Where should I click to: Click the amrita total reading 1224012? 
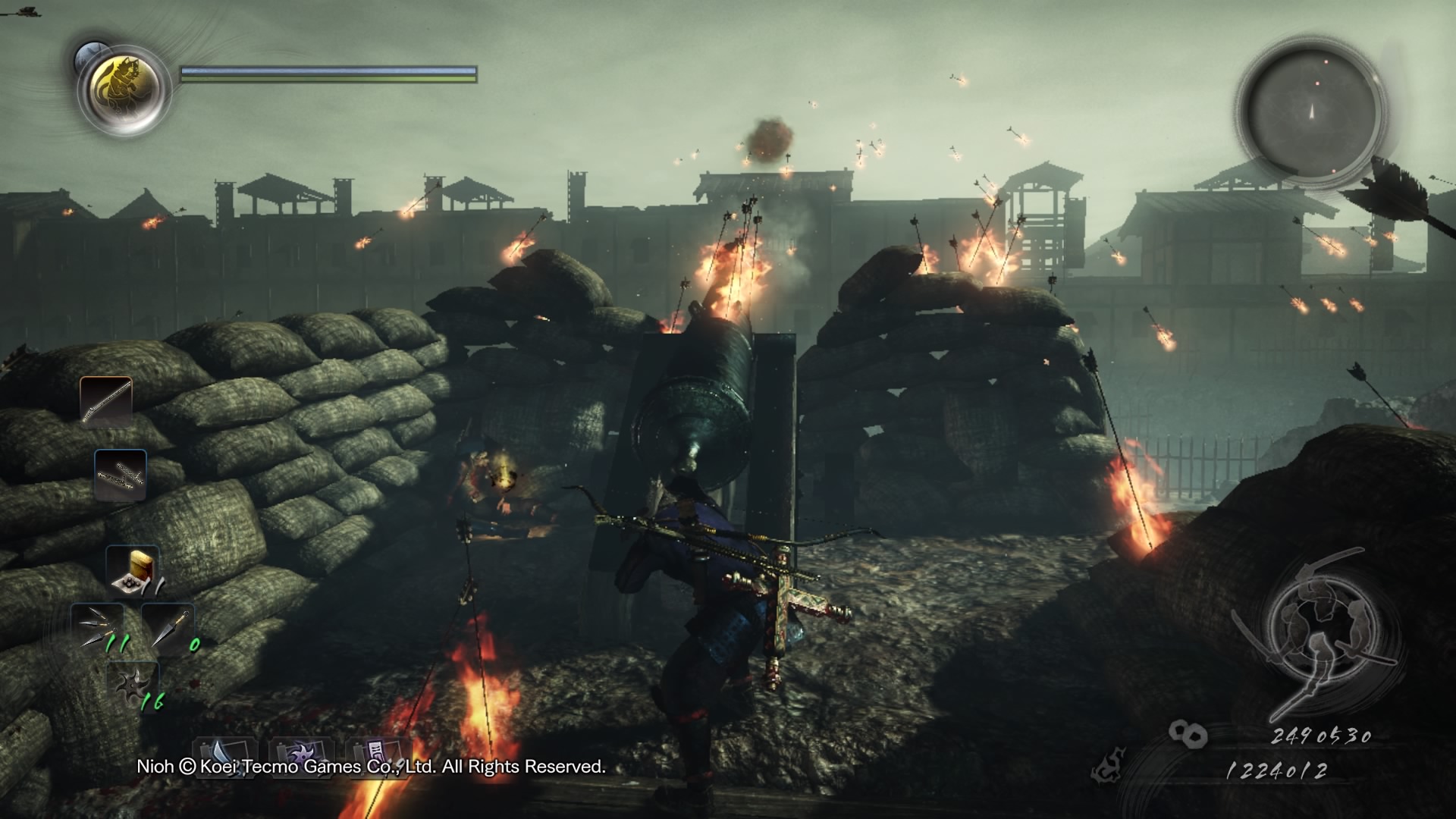[1277, 770]
